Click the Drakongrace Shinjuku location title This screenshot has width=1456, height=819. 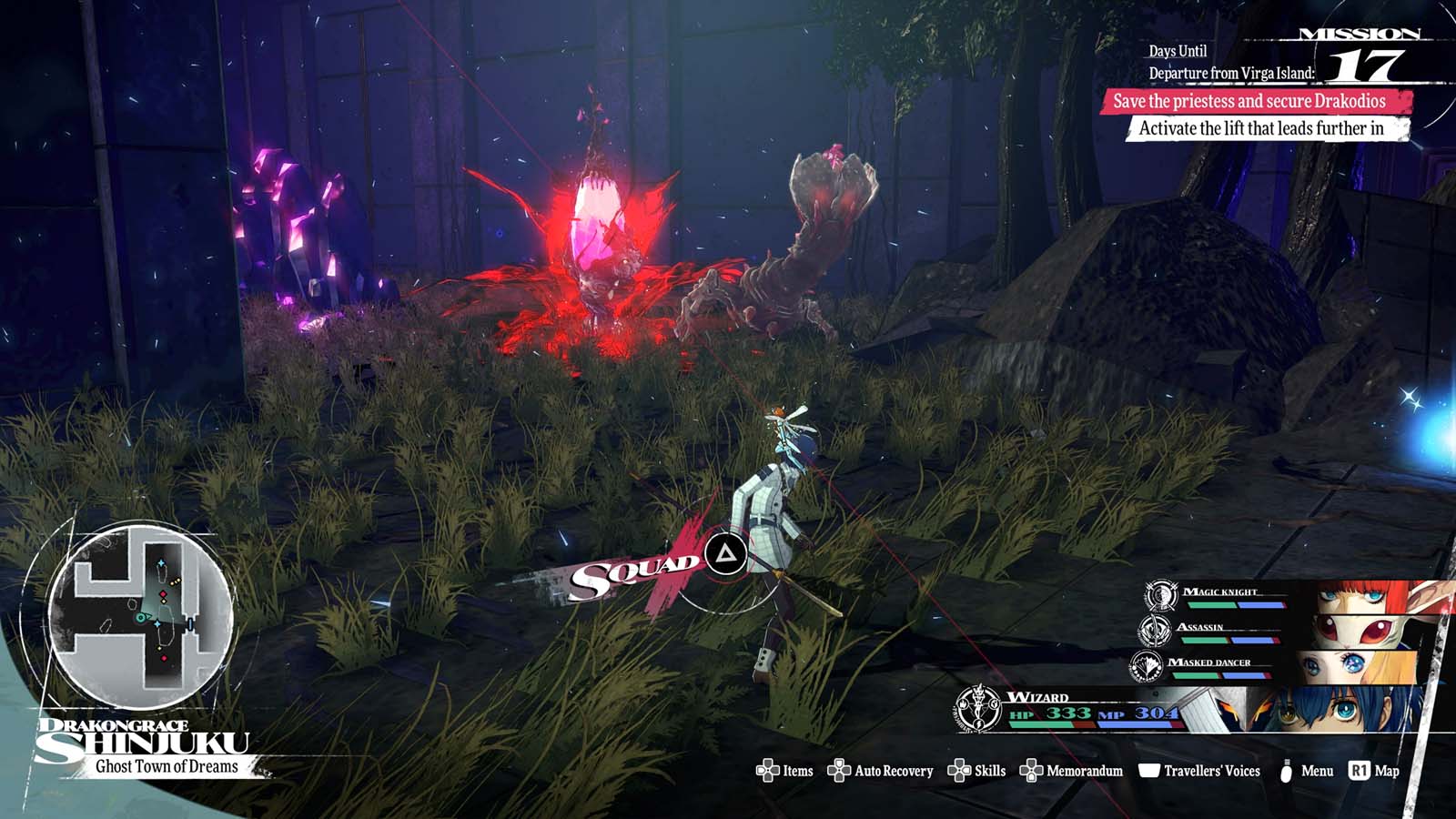(146, 743)
